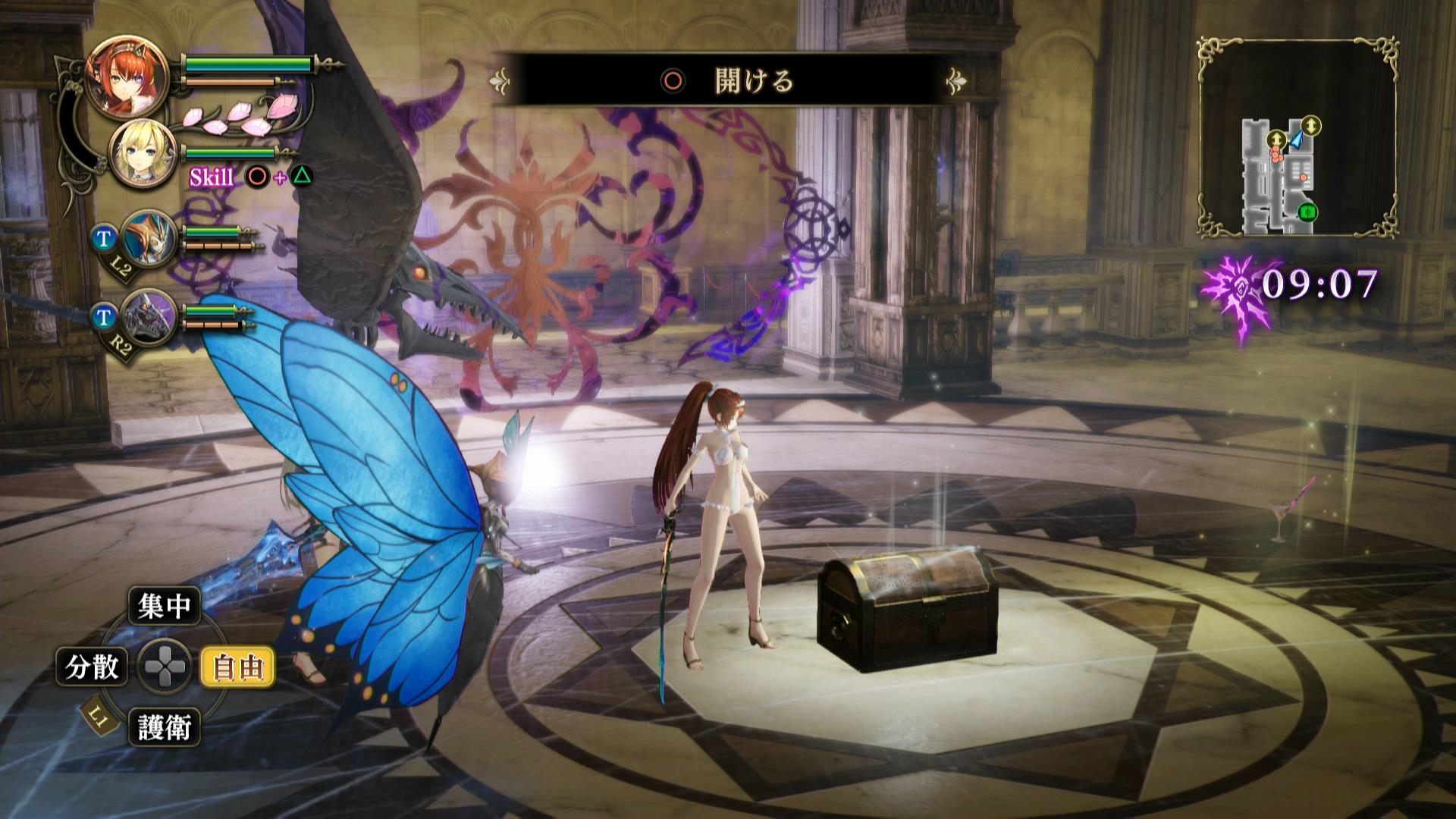Choose the 分散 formation command
This screenshot has width=1456, height=819.
point(93,667)
